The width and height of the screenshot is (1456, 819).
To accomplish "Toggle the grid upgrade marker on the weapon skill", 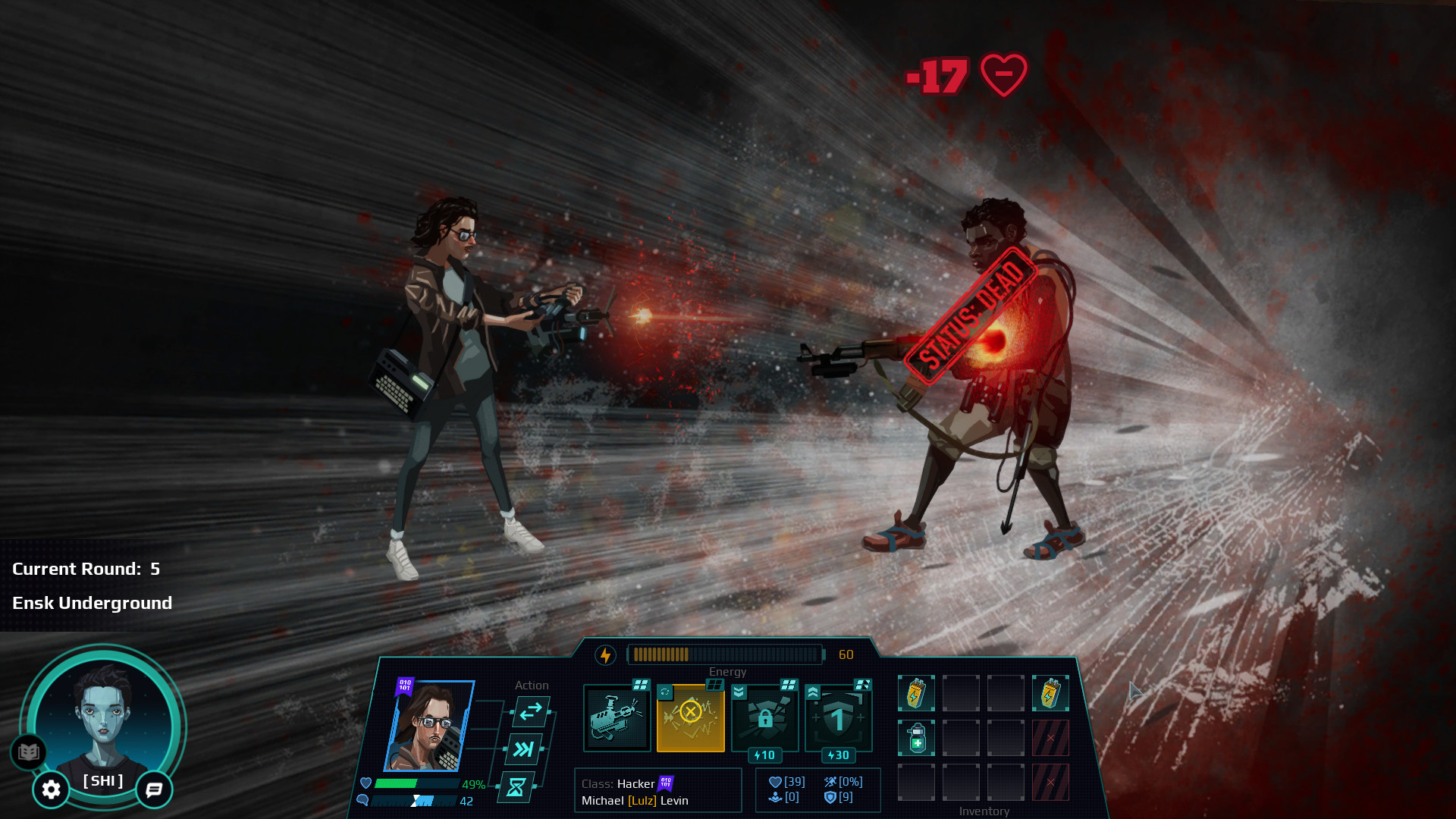I will 639,684.
